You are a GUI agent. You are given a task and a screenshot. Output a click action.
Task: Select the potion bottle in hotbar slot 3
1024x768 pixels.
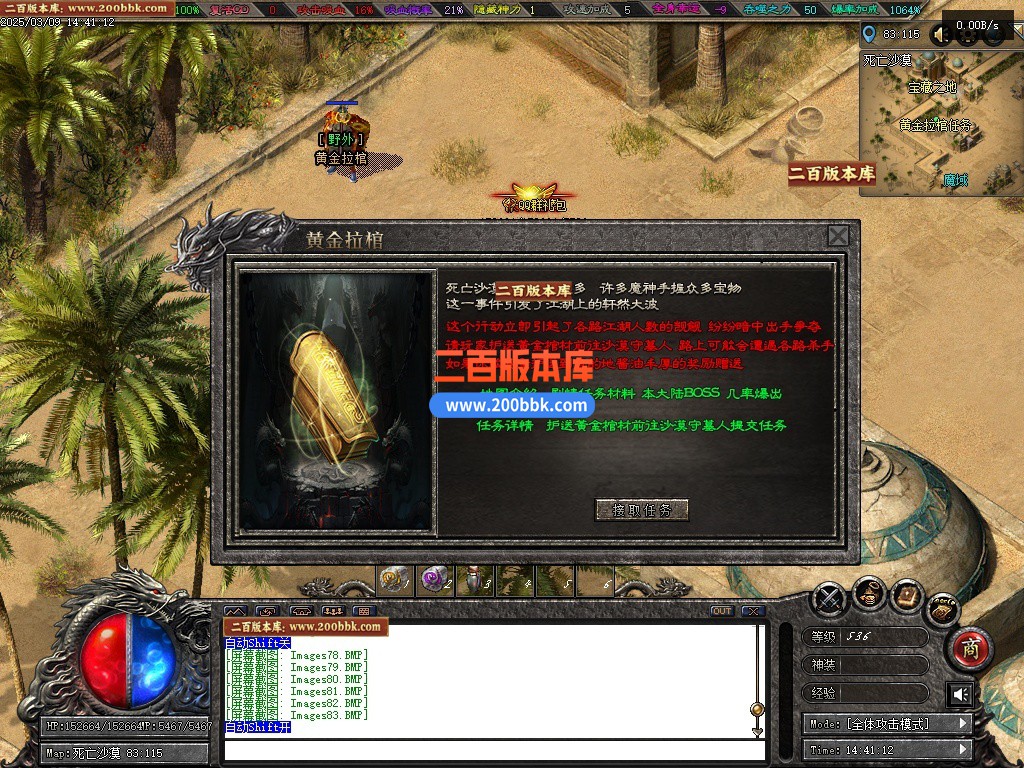coord(474,580)
